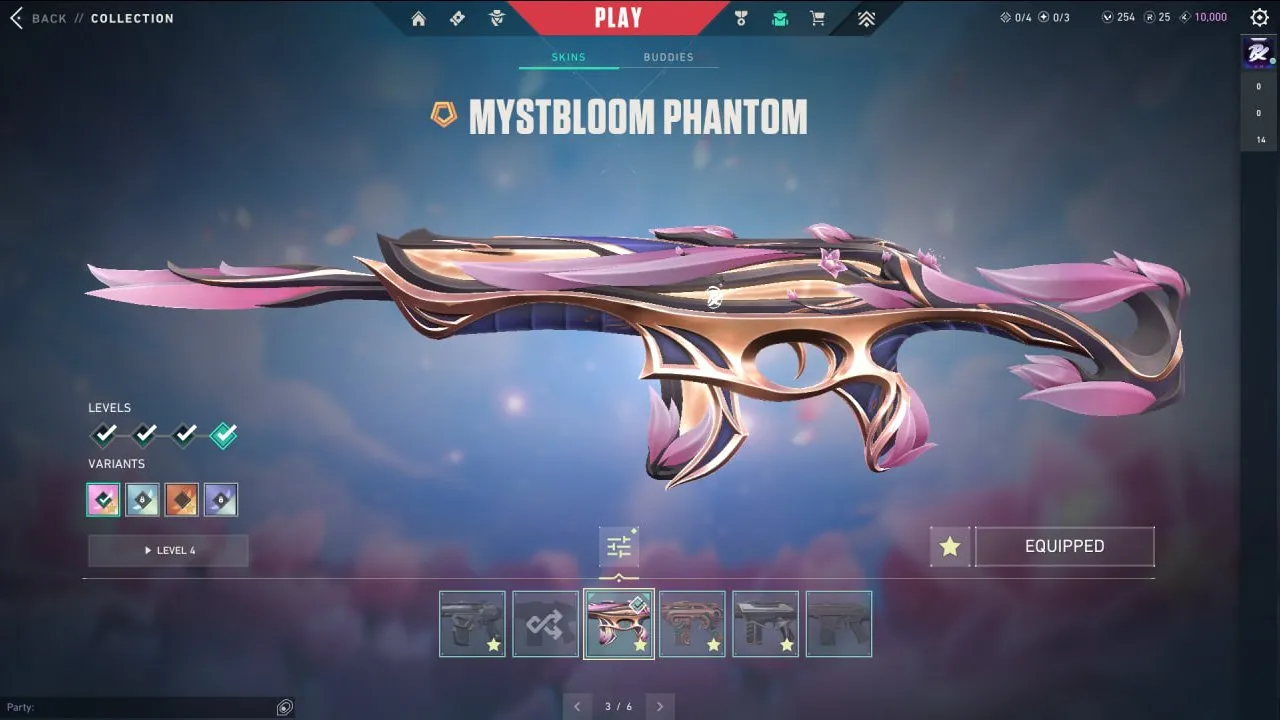Open the Store shopping cart icon
Viewport: 1280px width, 720px height.
pyautogui.click(x=817, y=18)
